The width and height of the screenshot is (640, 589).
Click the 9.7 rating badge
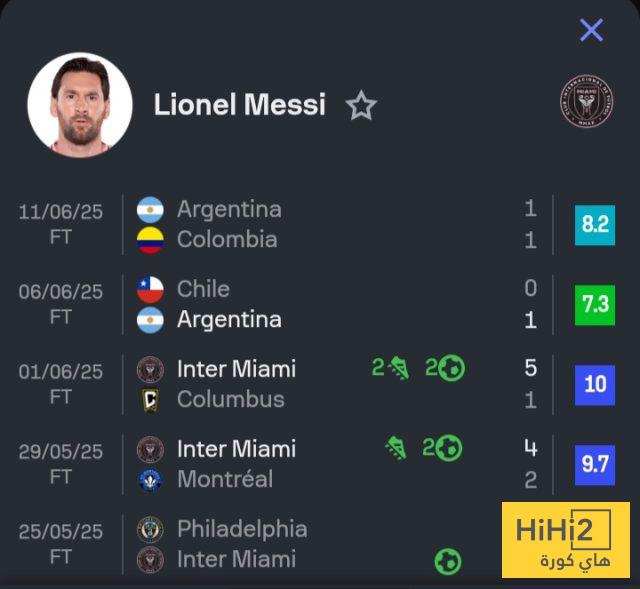595,464
